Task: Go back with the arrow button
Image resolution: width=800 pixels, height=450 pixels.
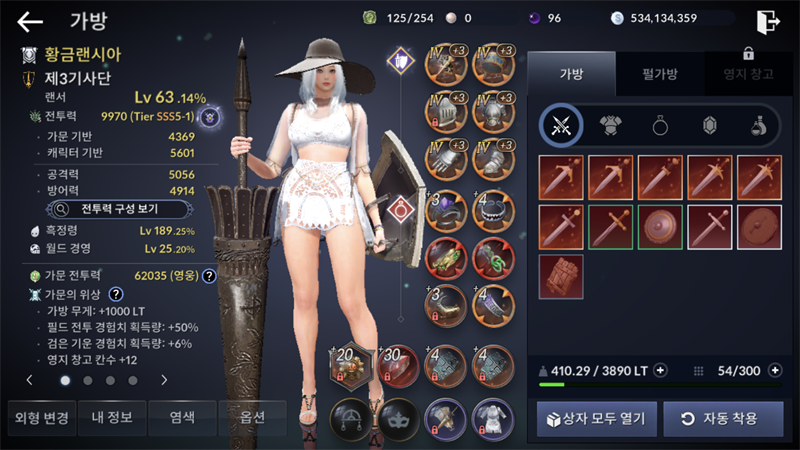Action: (30, 21)
